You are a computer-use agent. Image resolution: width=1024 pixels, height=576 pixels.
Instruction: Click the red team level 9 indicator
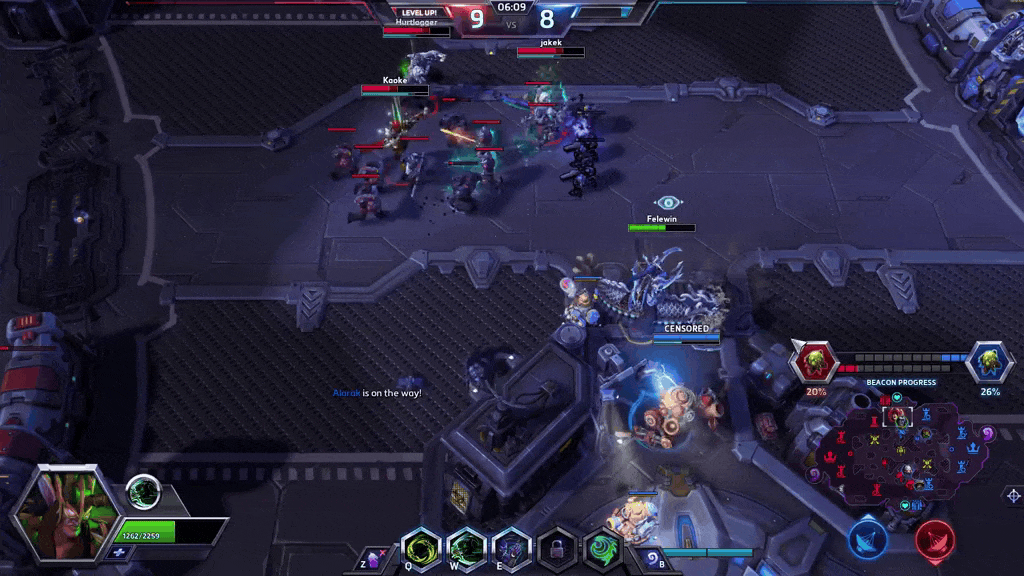[476, 18]
